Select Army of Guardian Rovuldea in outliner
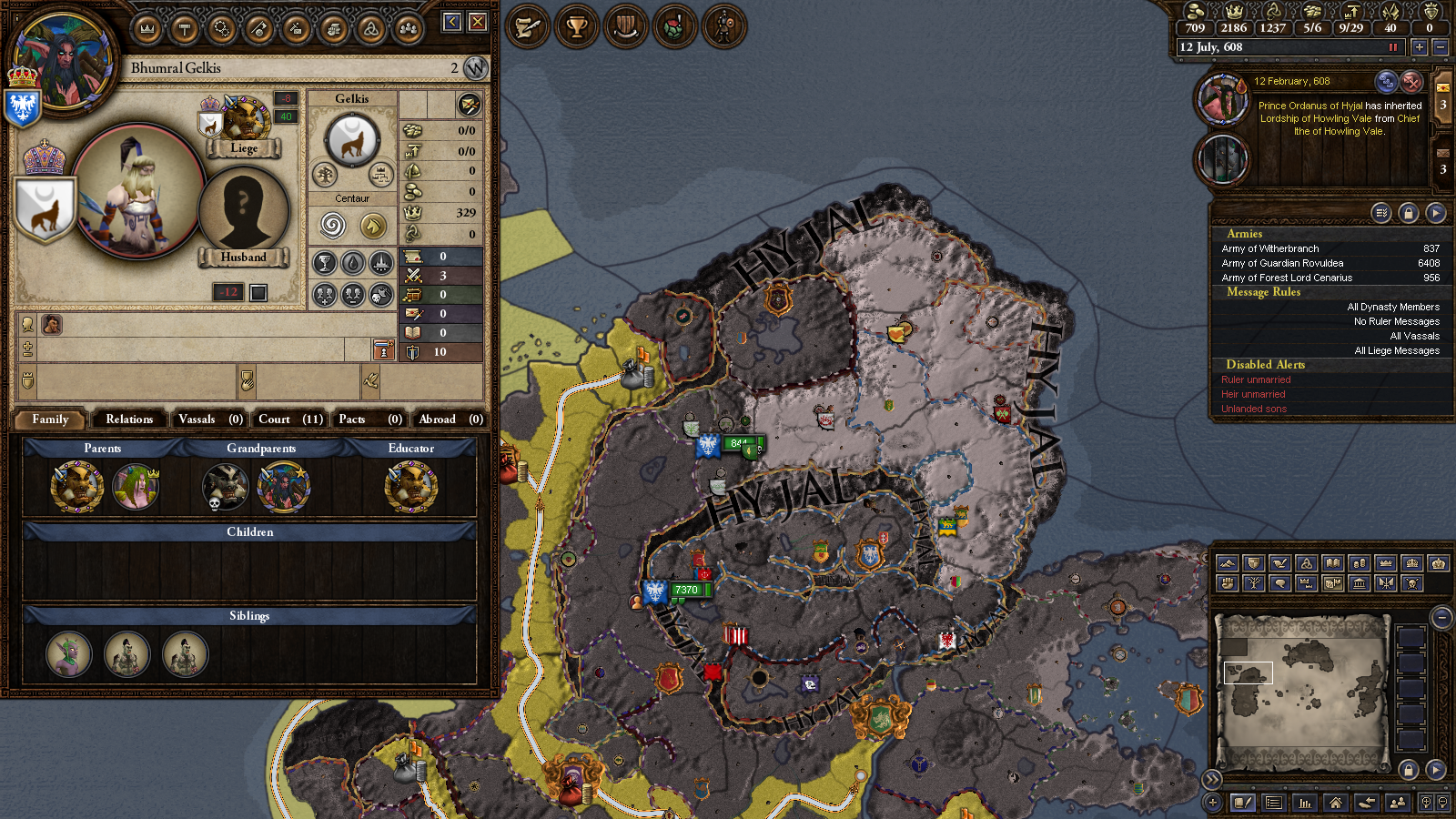This screenshot has height=819, width=1456. coord(1282,263)
